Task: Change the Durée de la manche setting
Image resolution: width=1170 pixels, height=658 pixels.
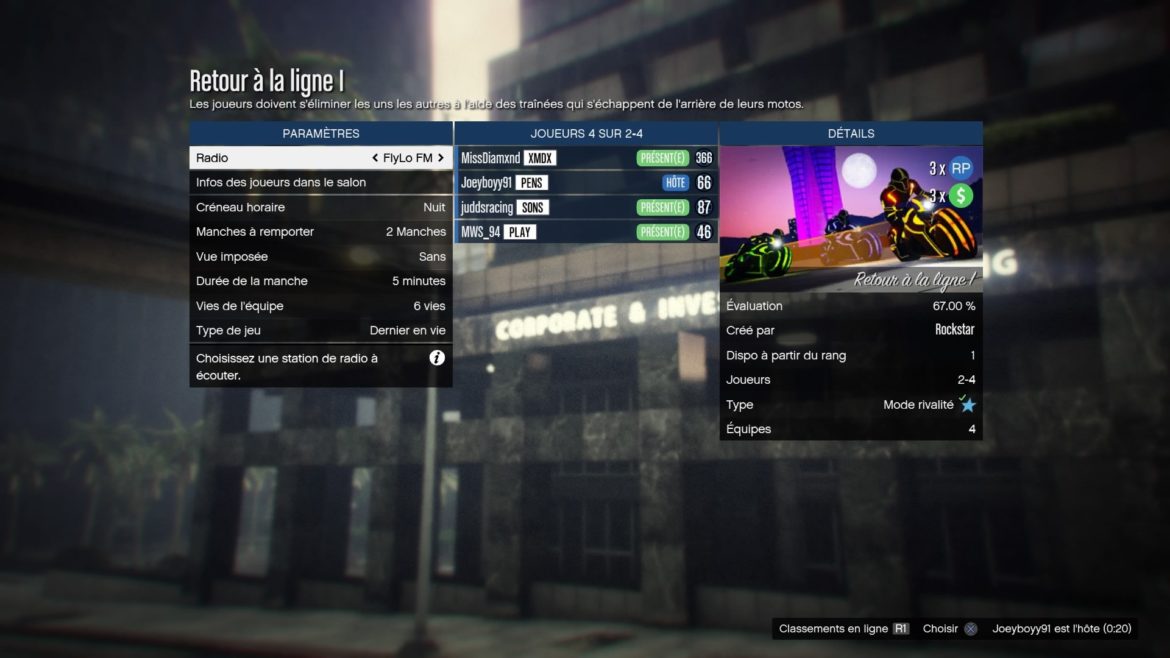Action: [x=320, y=281]
